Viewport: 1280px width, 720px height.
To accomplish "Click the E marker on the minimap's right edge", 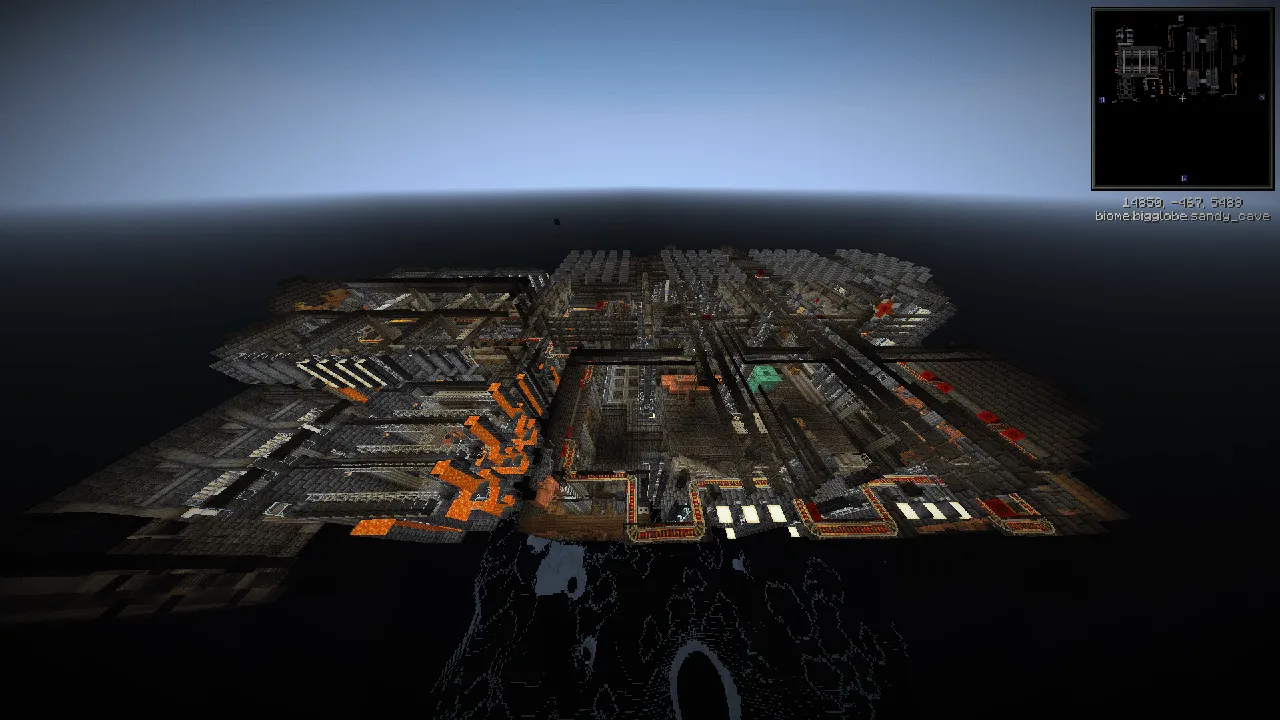I will tap(1262, 96).
